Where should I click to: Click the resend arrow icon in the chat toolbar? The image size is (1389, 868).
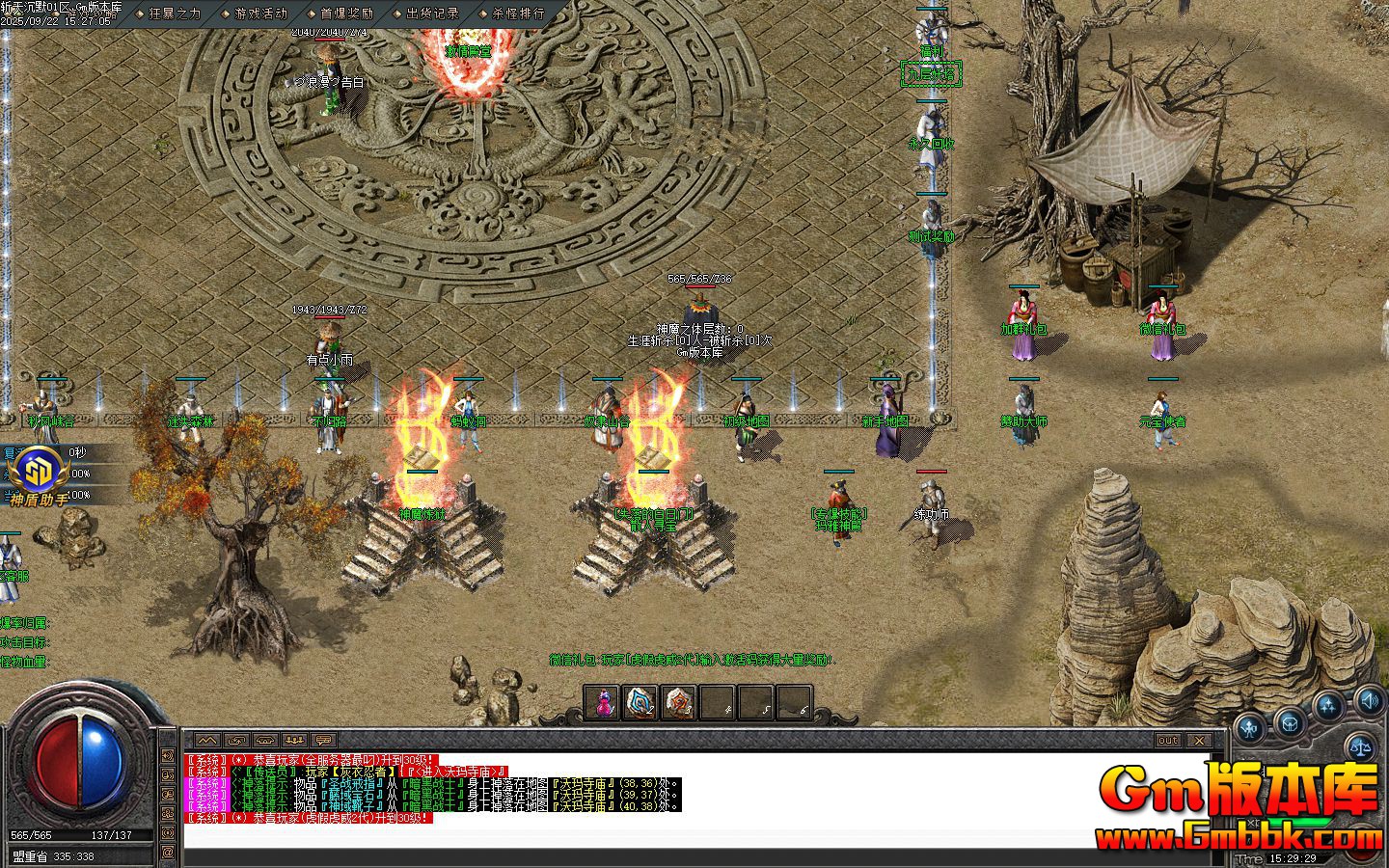point(234,739)
